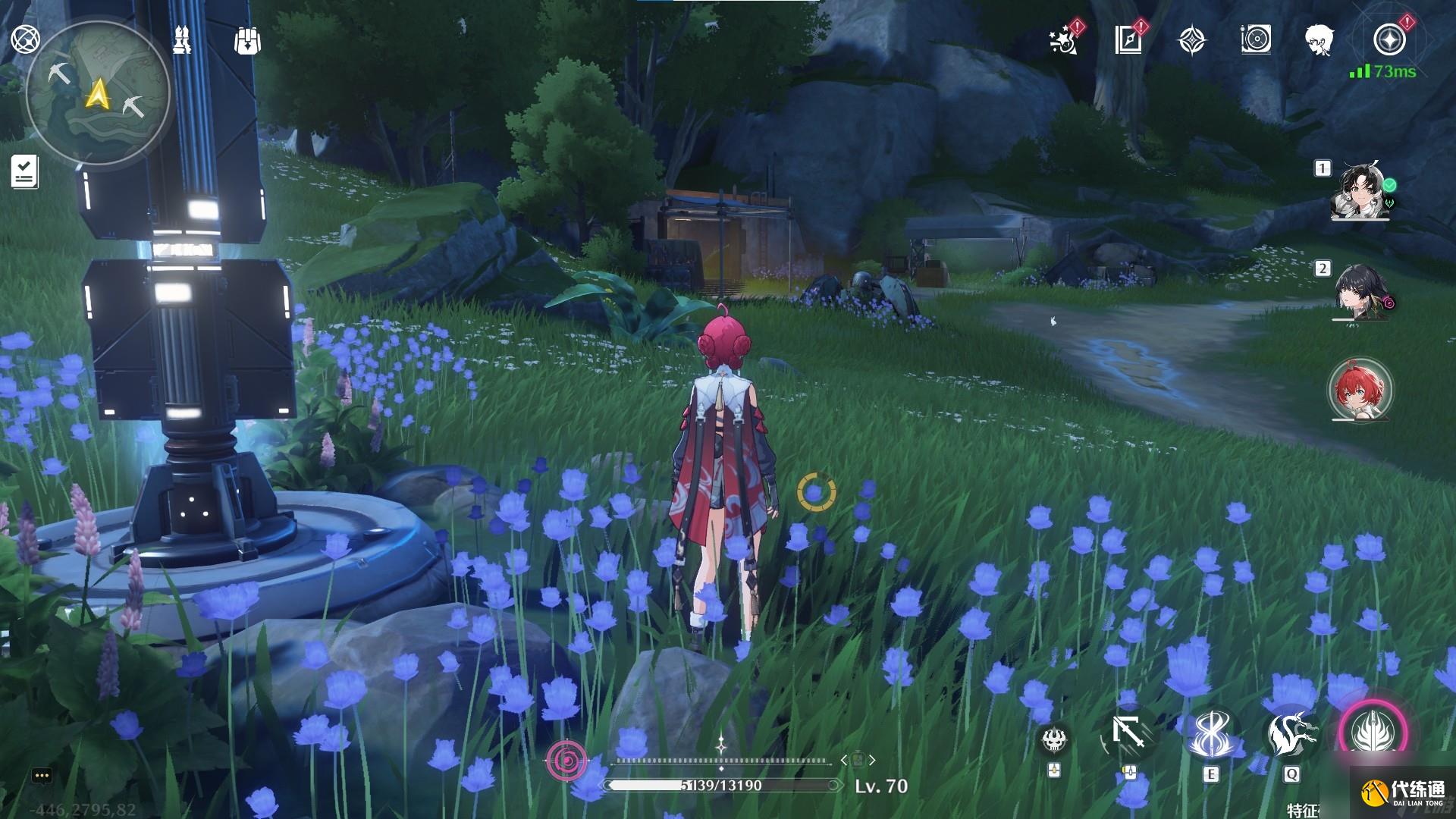
Task: Open the circled star icon above ping
Action: (1389, 39)
